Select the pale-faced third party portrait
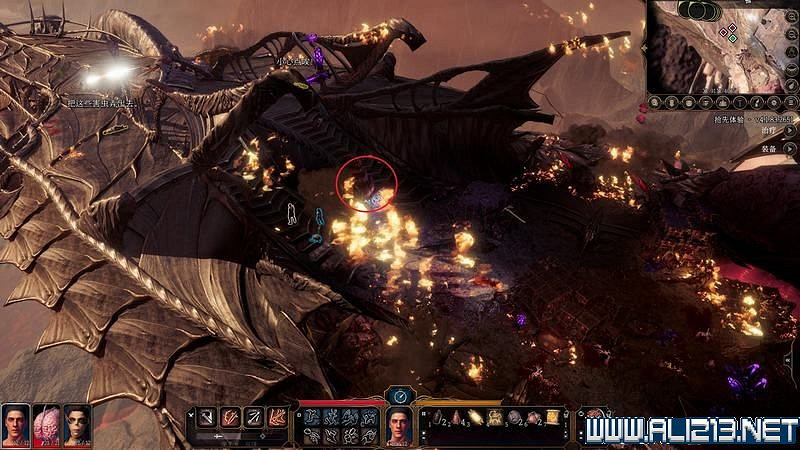The image size is (800, 450). click(77, 423)
